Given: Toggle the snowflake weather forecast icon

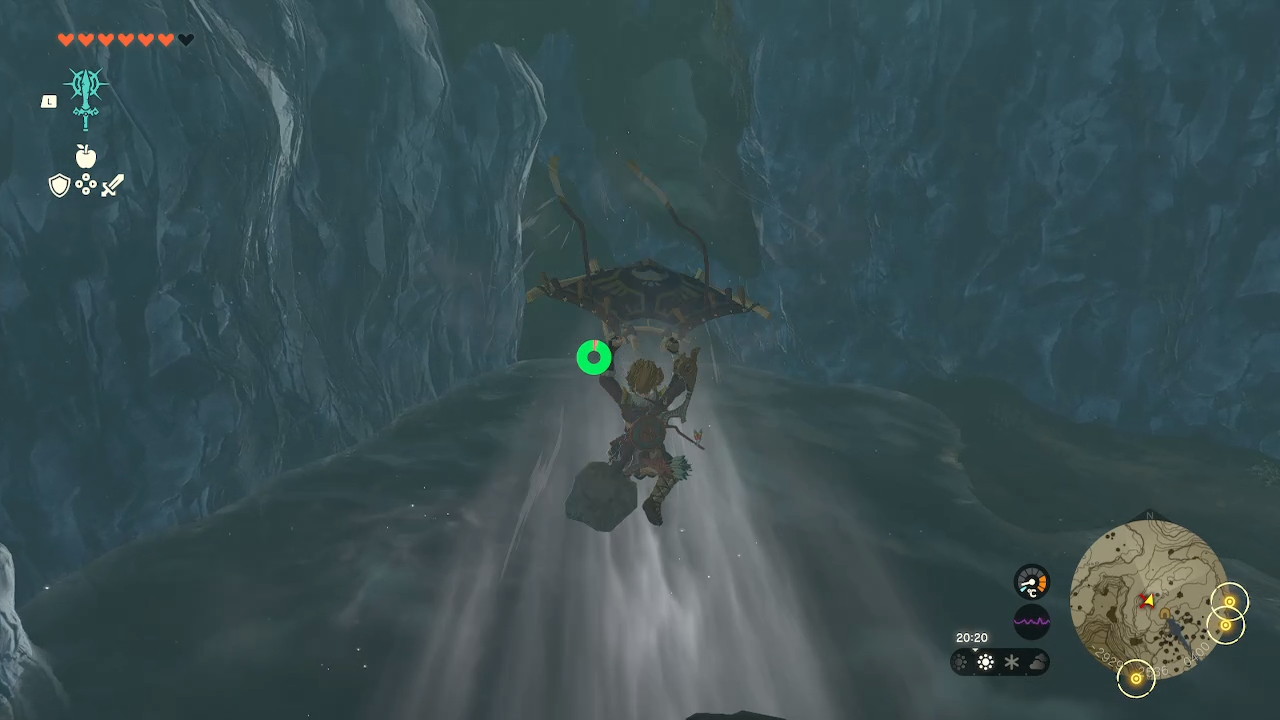Looking at the screenshot, I should click(x=1012, y=661).
